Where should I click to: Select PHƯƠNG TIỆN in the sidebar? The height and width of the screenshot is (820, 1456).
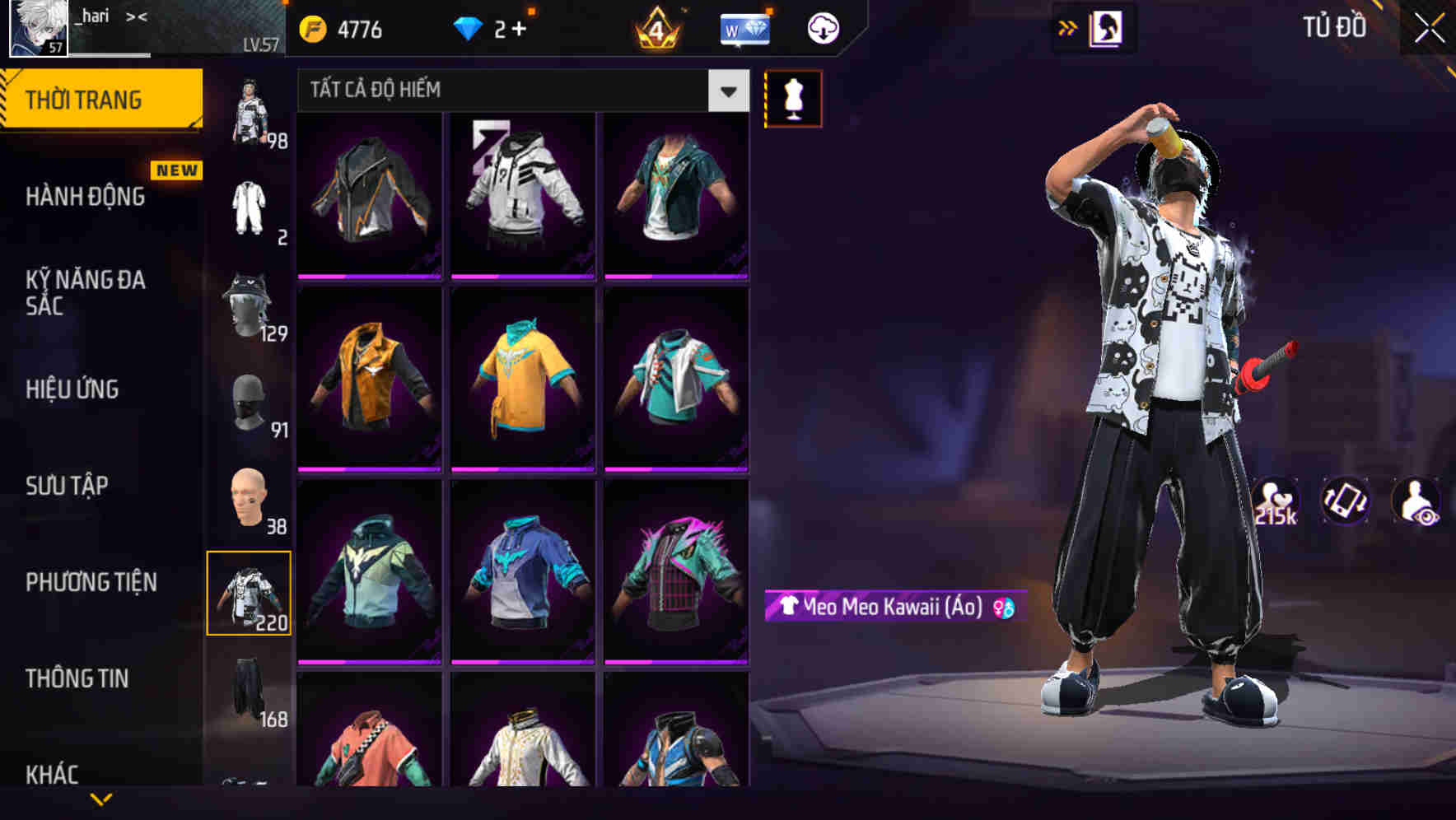[91, 582]
